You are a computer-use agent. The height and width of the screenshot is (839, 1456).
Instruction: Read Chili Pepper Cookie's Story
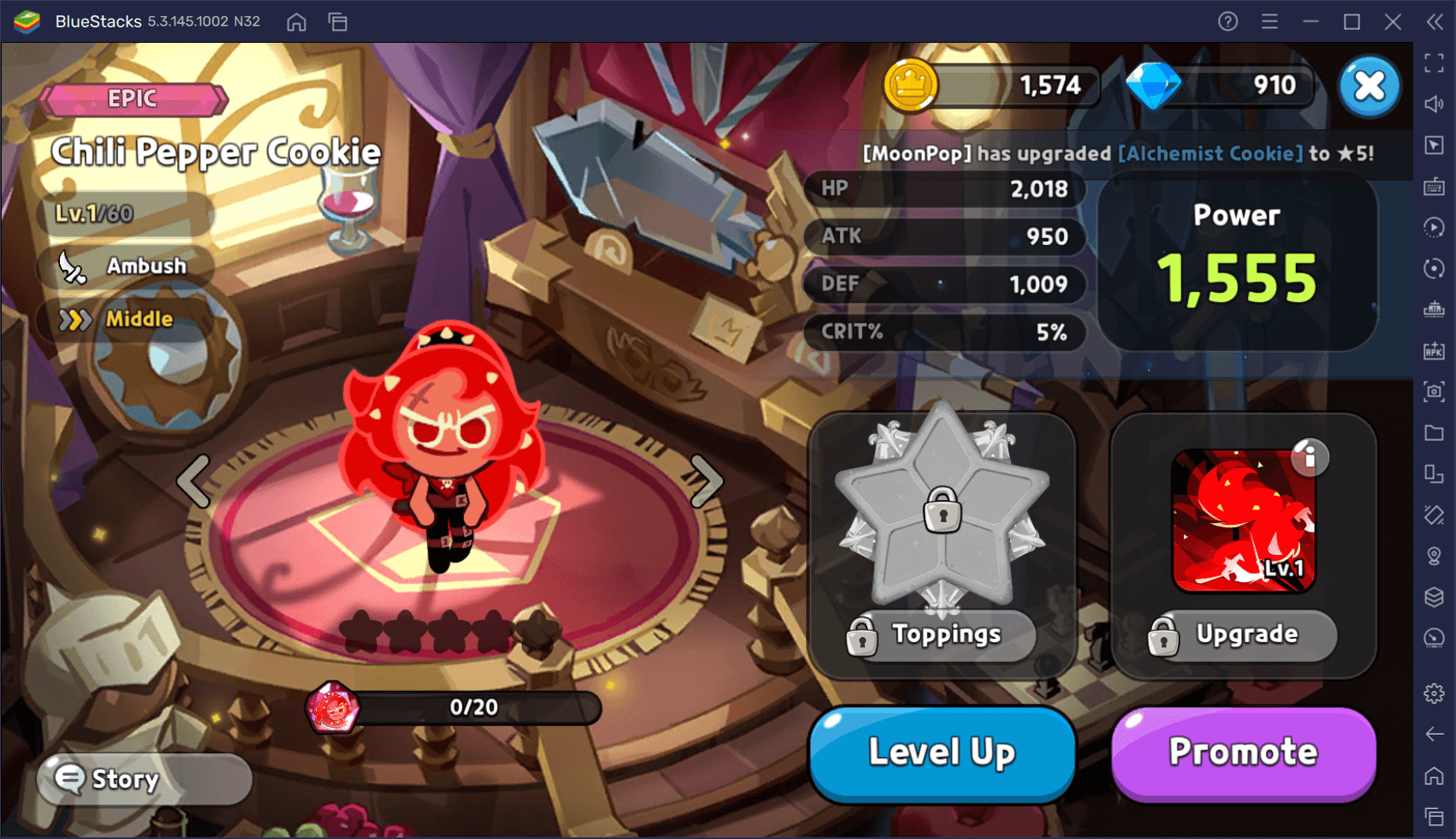point(144,779)
